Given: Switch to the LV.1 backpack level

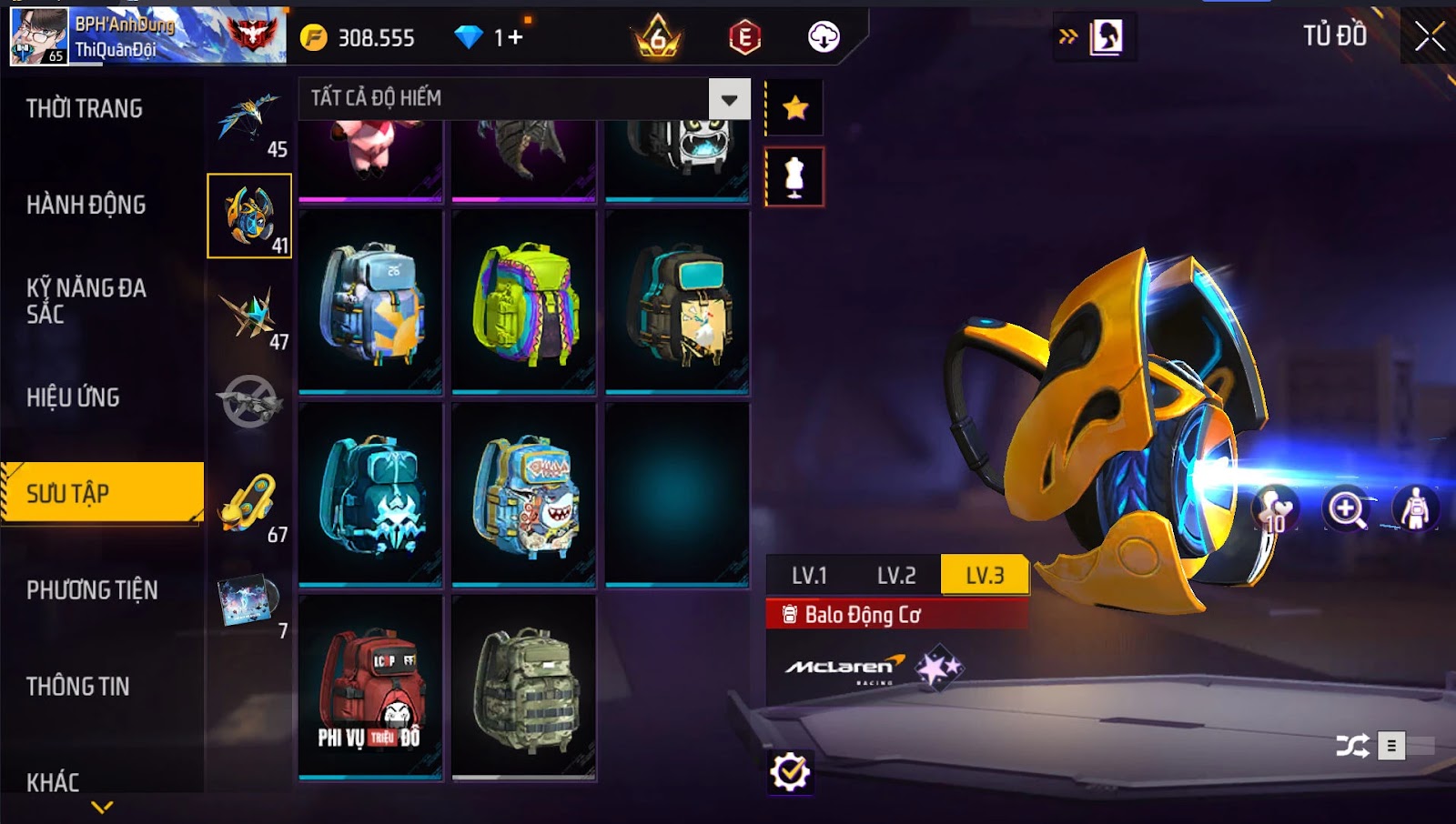Looking at the screenshot, I should tap(809, 576).
